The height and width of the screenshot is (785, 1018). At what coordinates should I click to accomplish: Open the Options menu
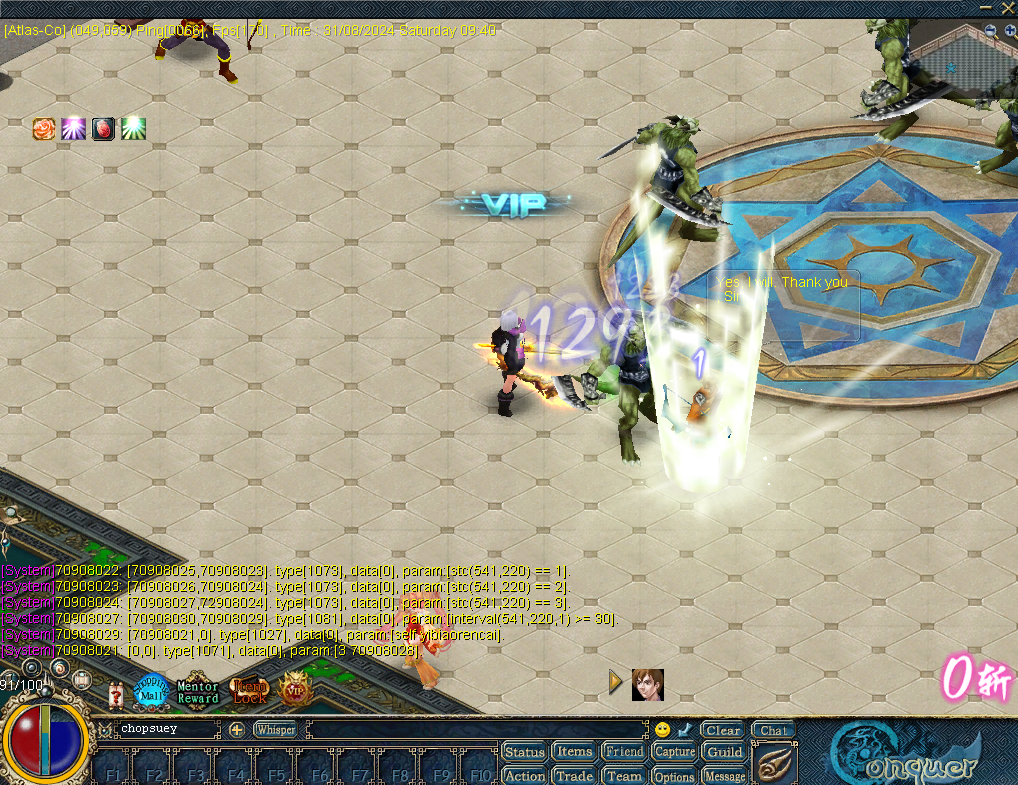pos(674,776)
